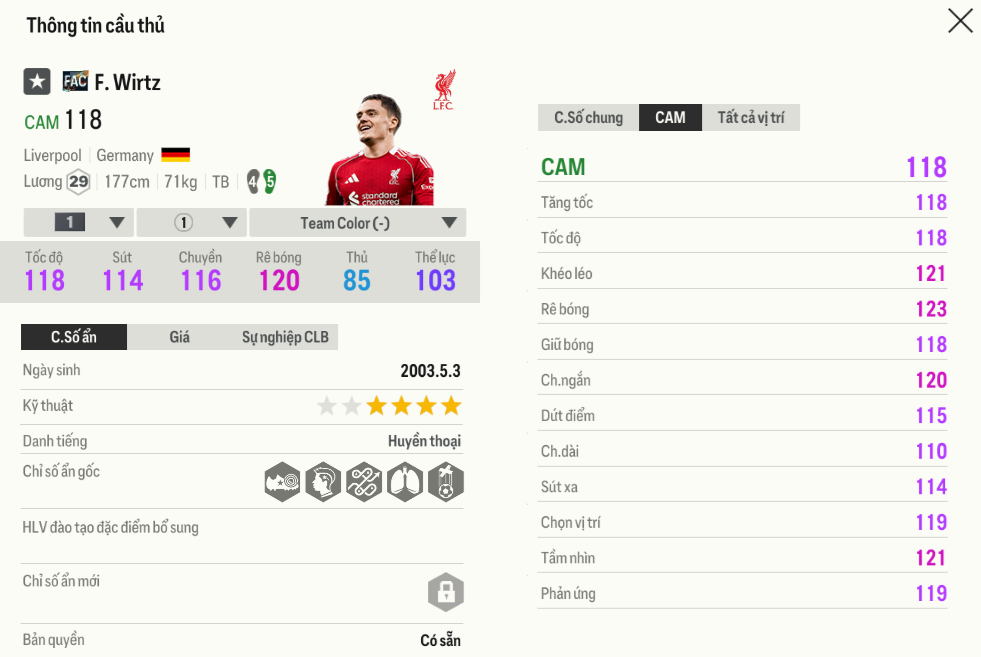
Task: Open the circled 1 level dropdown
Action: (x=192, y=222)
